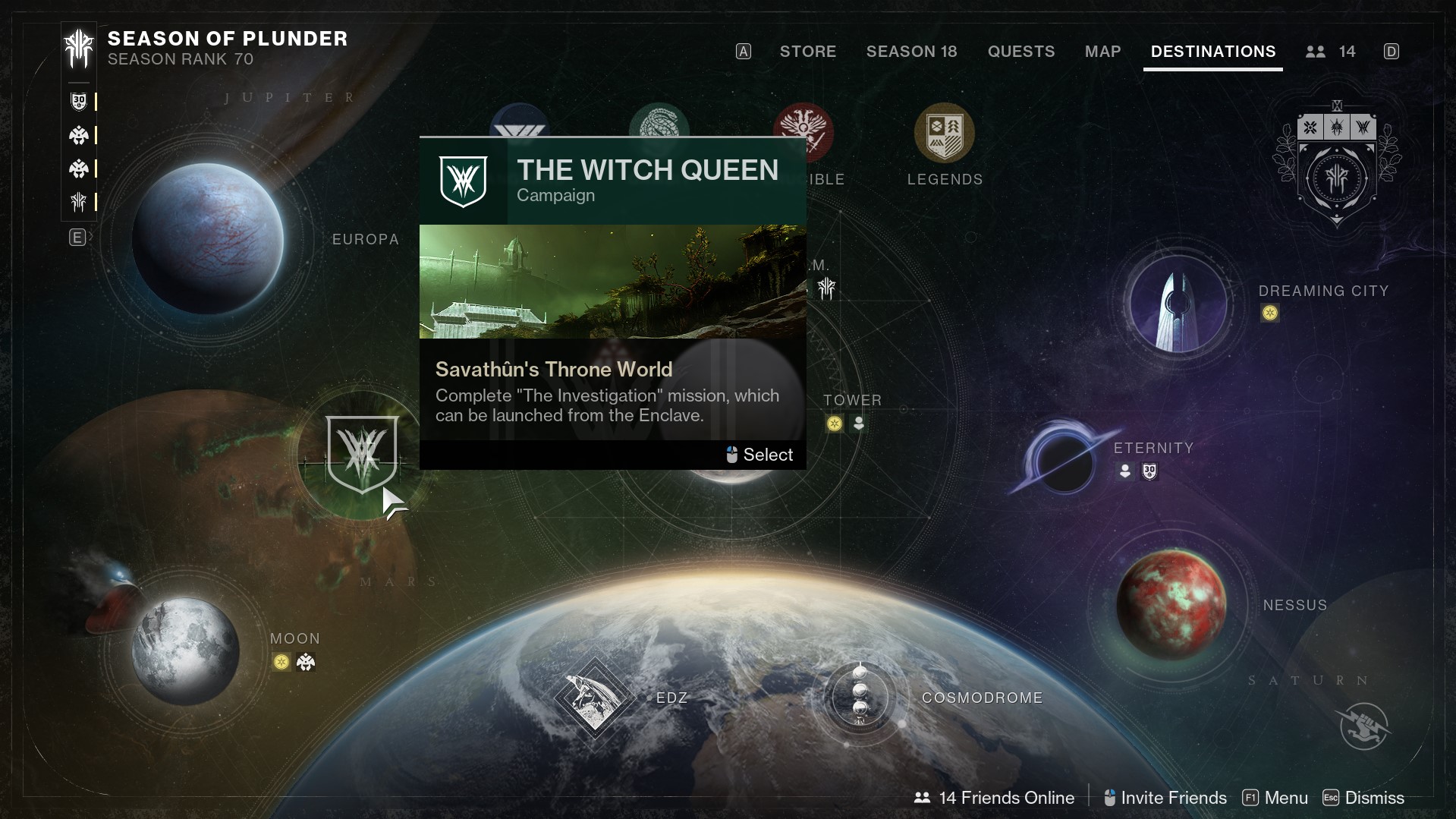The height and width of the screenshot is (819, 1456).
Task: Open the Cosmodrome destination
Action: 860,698
